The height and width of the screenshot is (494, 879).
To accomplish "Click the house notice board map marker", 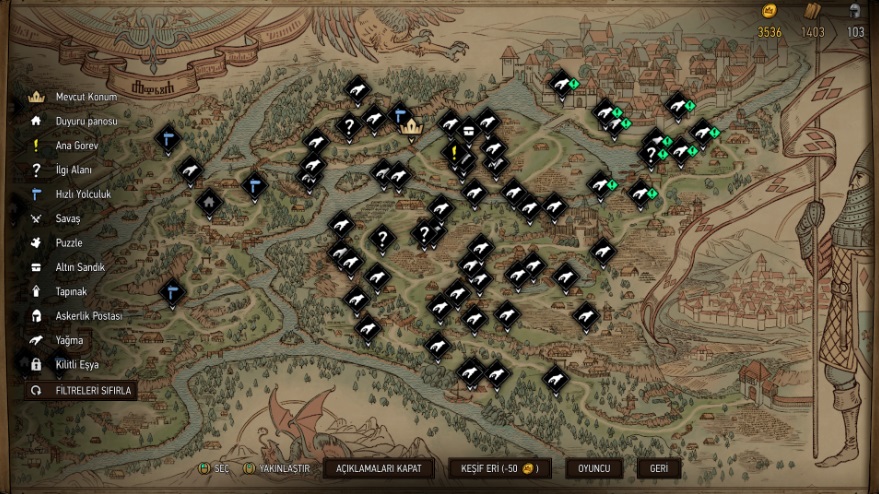I will coord(209,200).
